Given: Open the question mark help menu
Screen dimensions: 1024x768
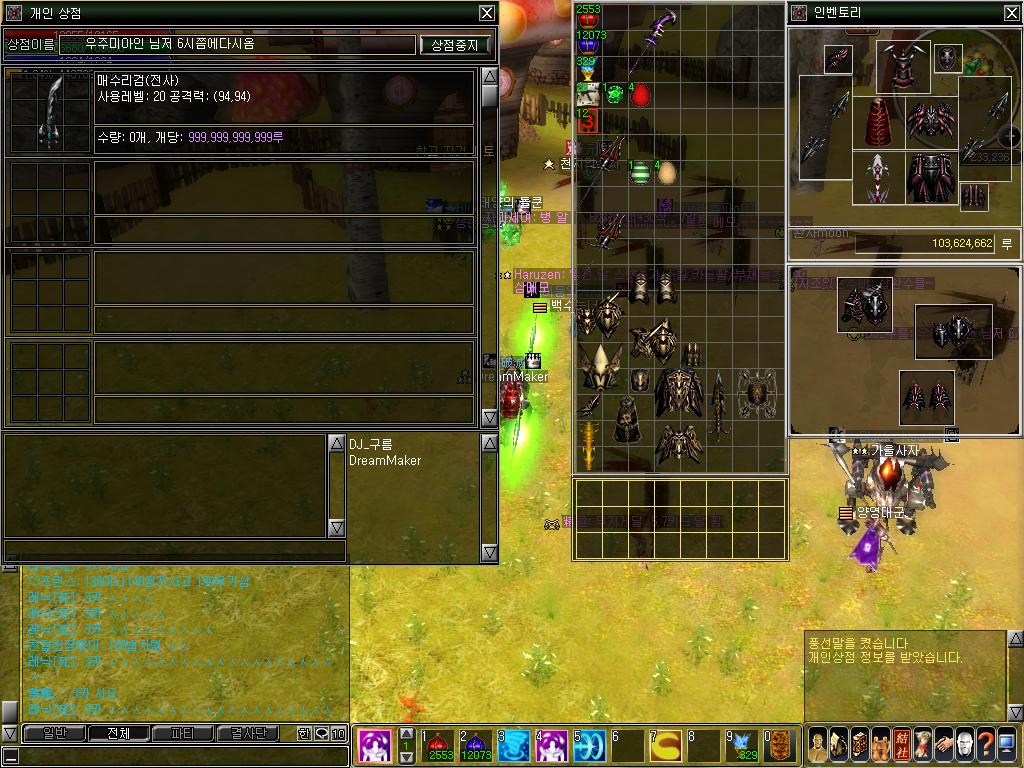Looking at the screenshot, I should (985, 745).
